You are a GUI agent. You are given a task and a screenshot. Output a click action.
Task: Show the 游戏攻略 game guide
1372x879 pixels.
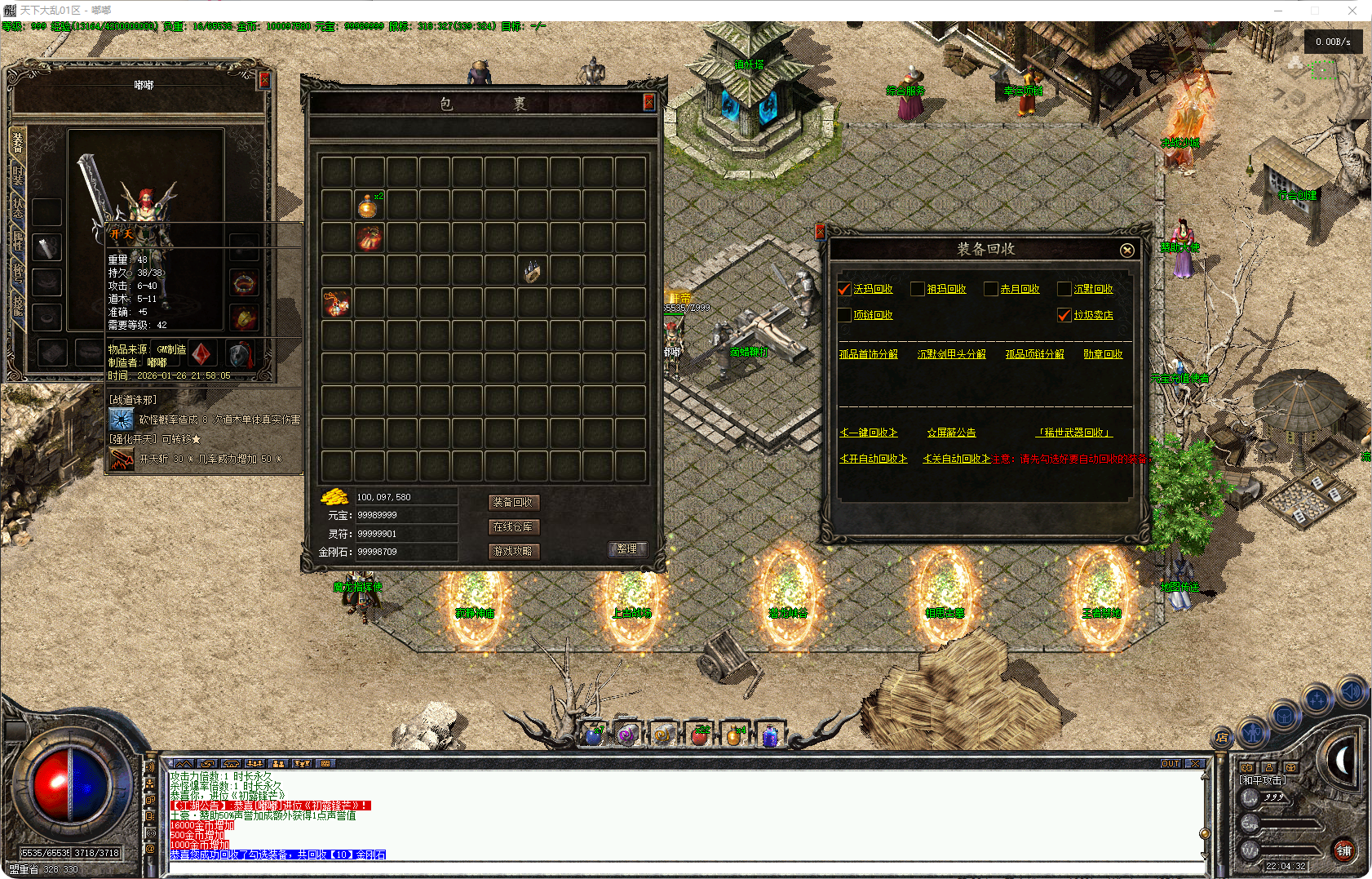pos(513,552)
